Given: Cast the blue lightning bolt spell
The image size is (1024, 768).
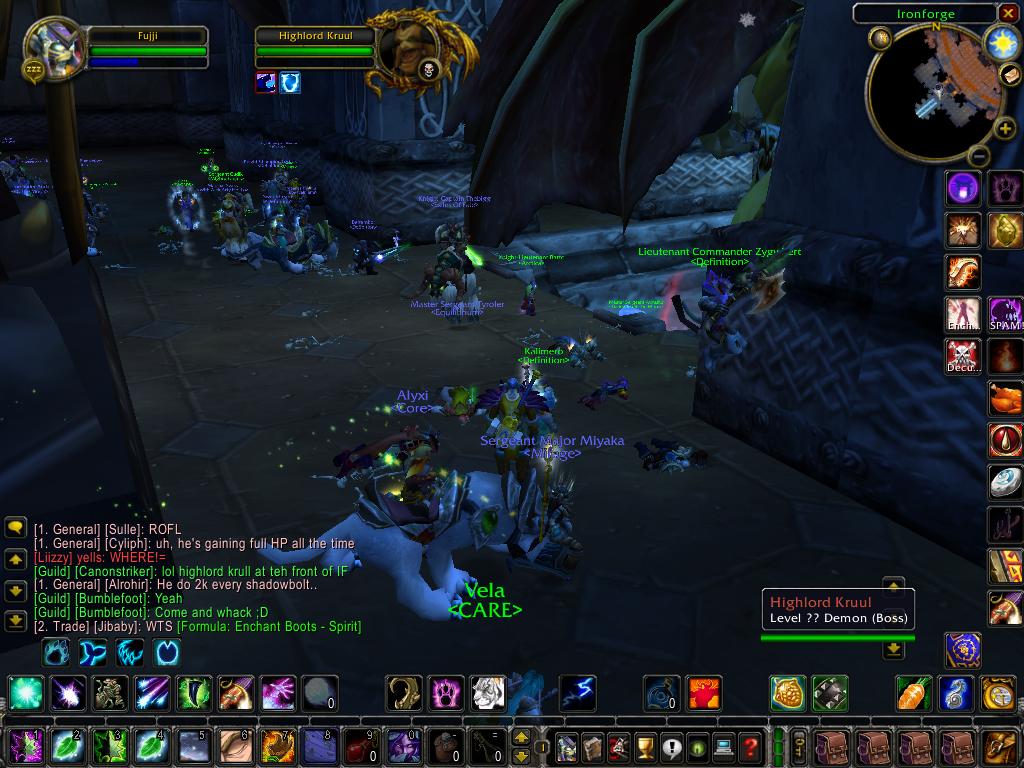Looking at the screenshot, I should coord(578,693).
